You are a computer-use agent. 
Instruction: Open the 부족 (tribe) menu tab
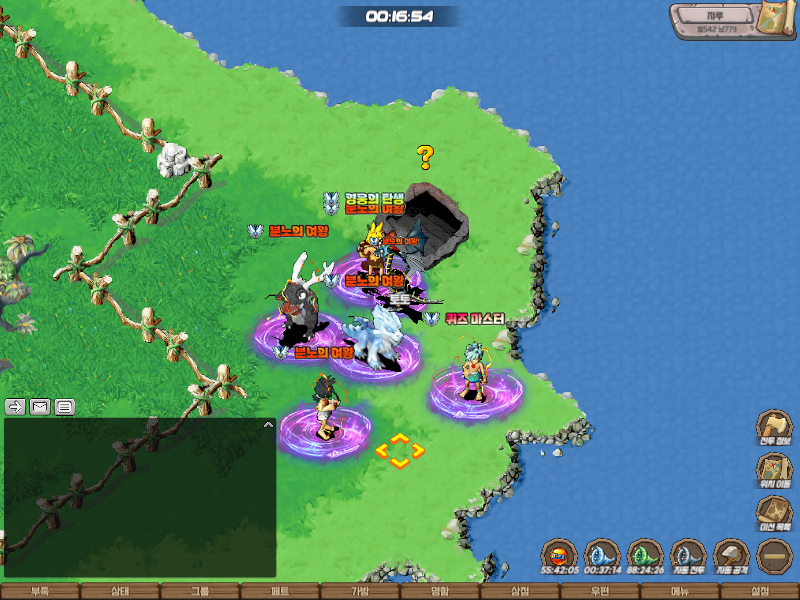coord(40,591)
